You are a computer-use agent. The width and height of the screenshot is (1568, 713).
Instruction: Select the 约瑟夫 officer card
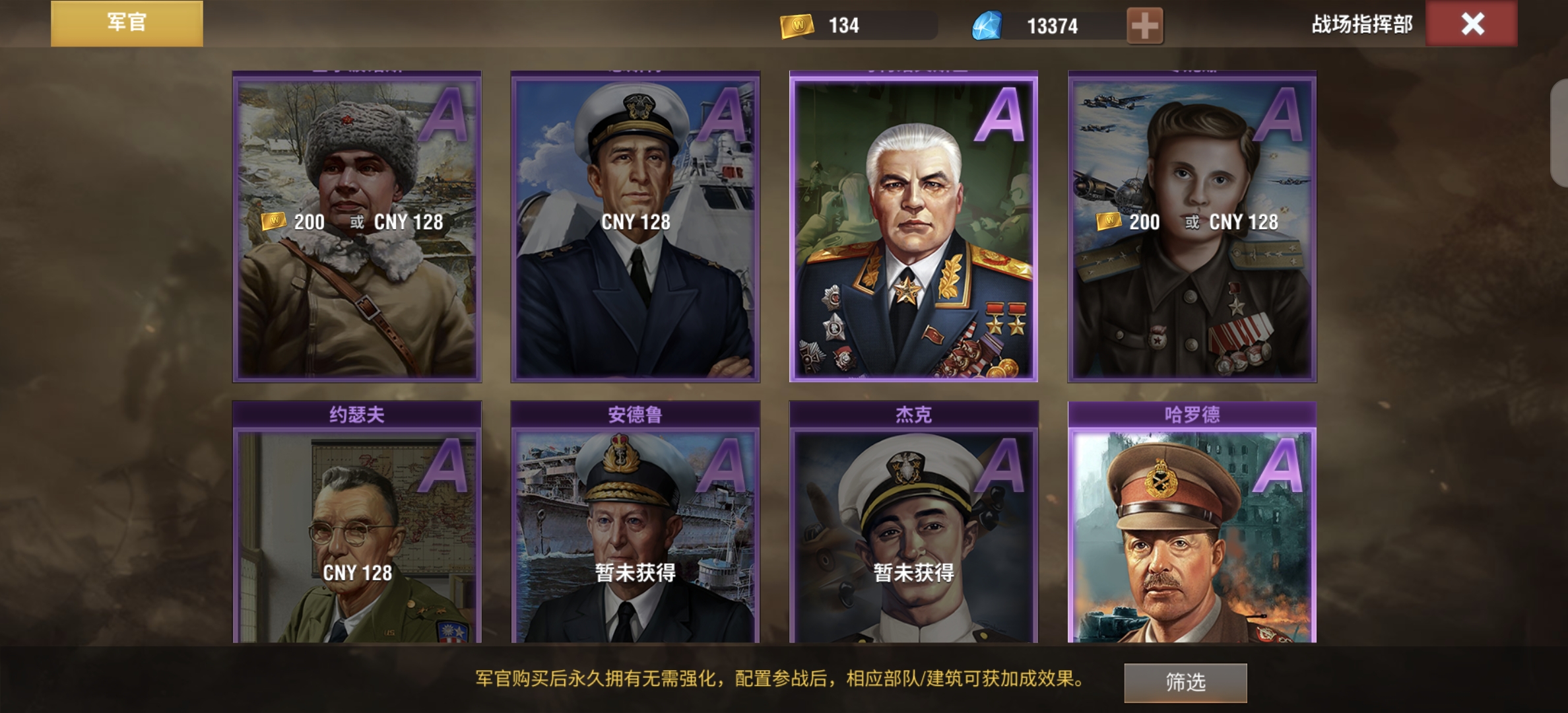tap(357, 528)
